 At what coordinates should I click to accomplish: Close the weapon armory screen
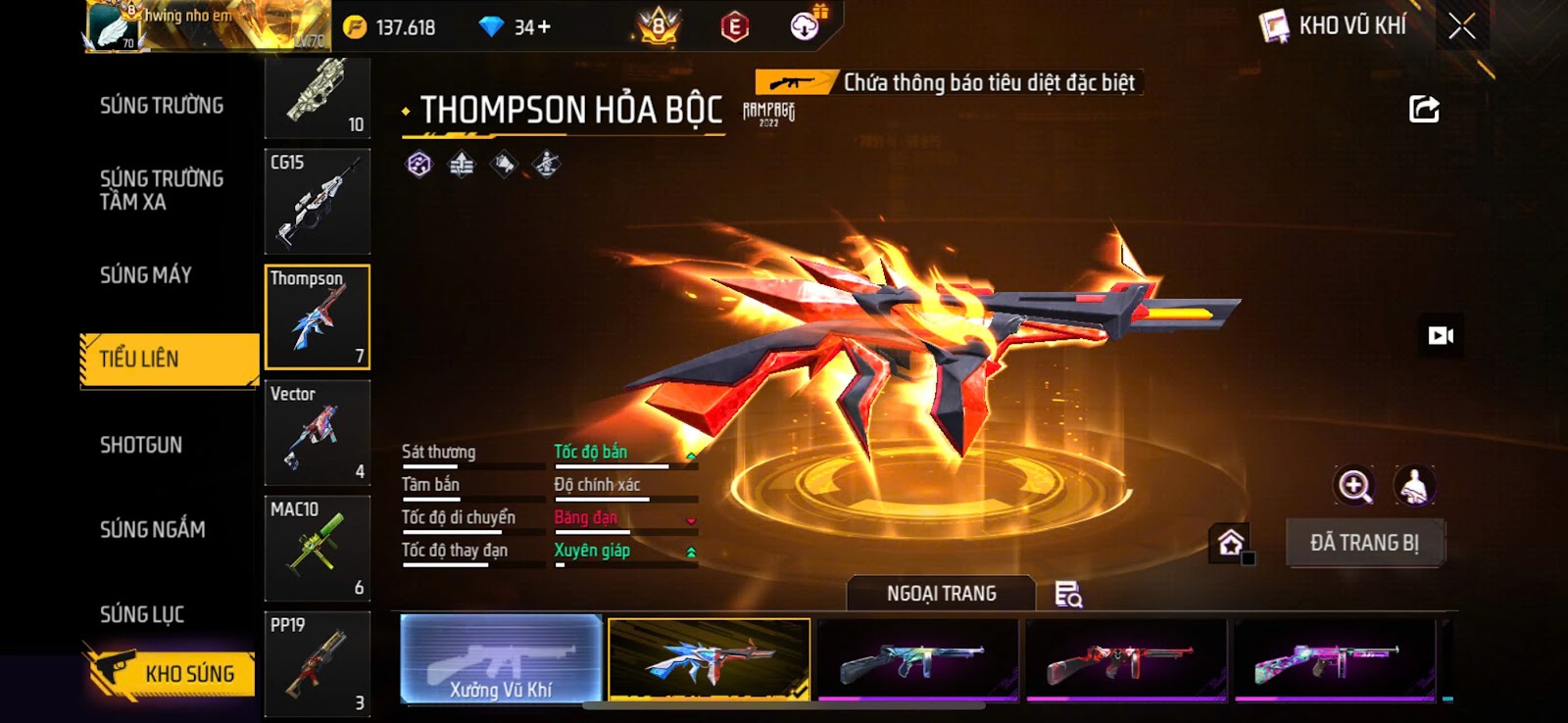click(1461, 26)
